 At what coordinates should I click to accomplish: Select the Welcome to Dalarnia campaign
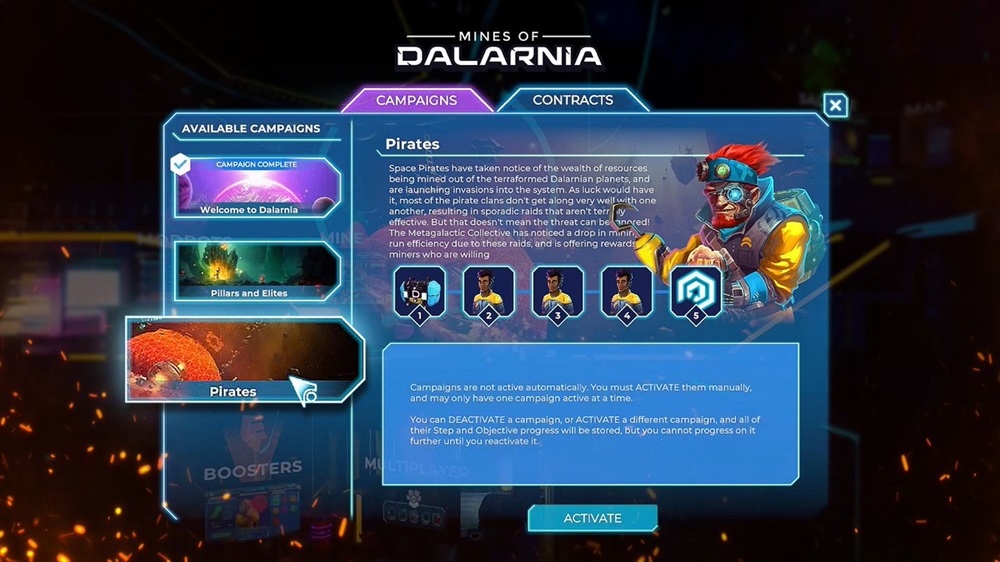[257, 187]
